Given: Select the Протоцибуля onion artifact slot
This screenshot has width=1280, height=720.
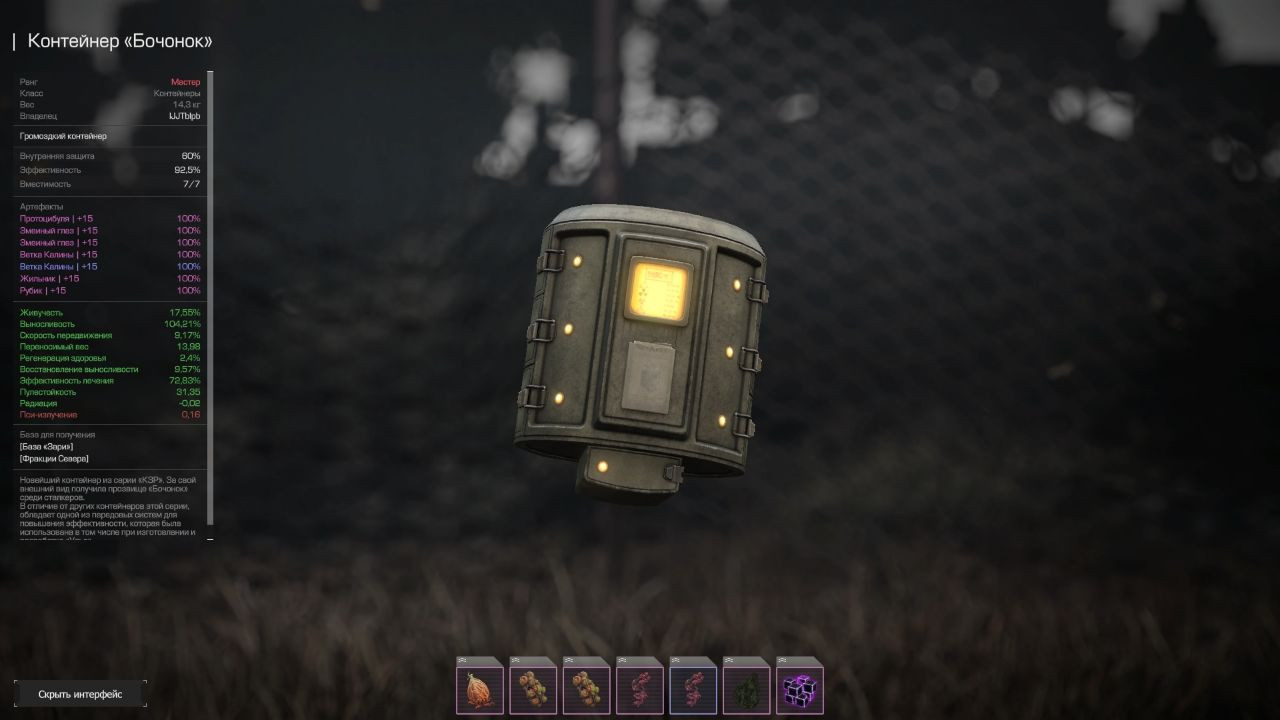Looking at the screenshot, I should [480, 689].
